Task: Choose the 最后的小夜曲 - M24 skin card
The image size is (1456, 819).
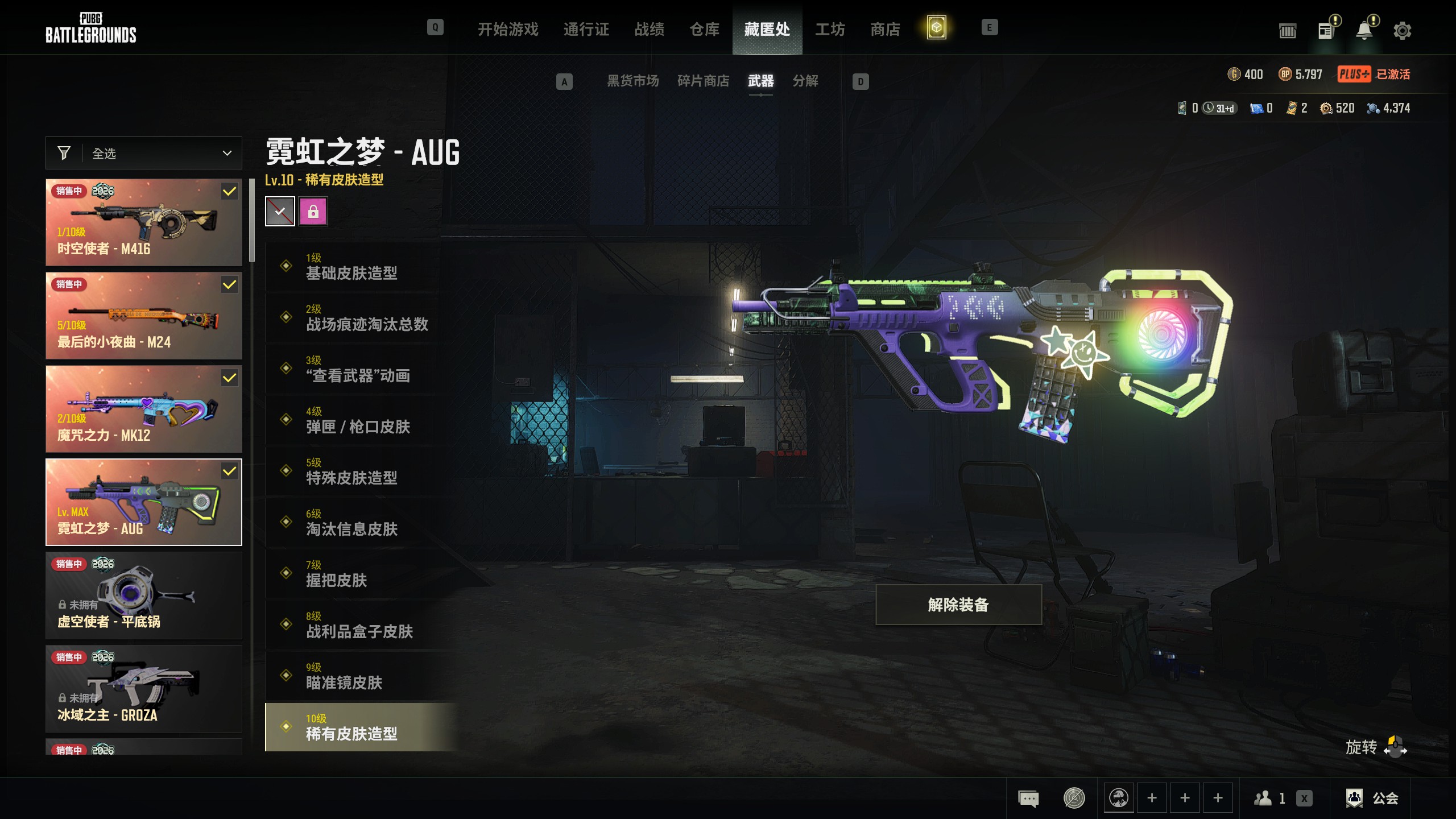Action: [x=144, y=316]
